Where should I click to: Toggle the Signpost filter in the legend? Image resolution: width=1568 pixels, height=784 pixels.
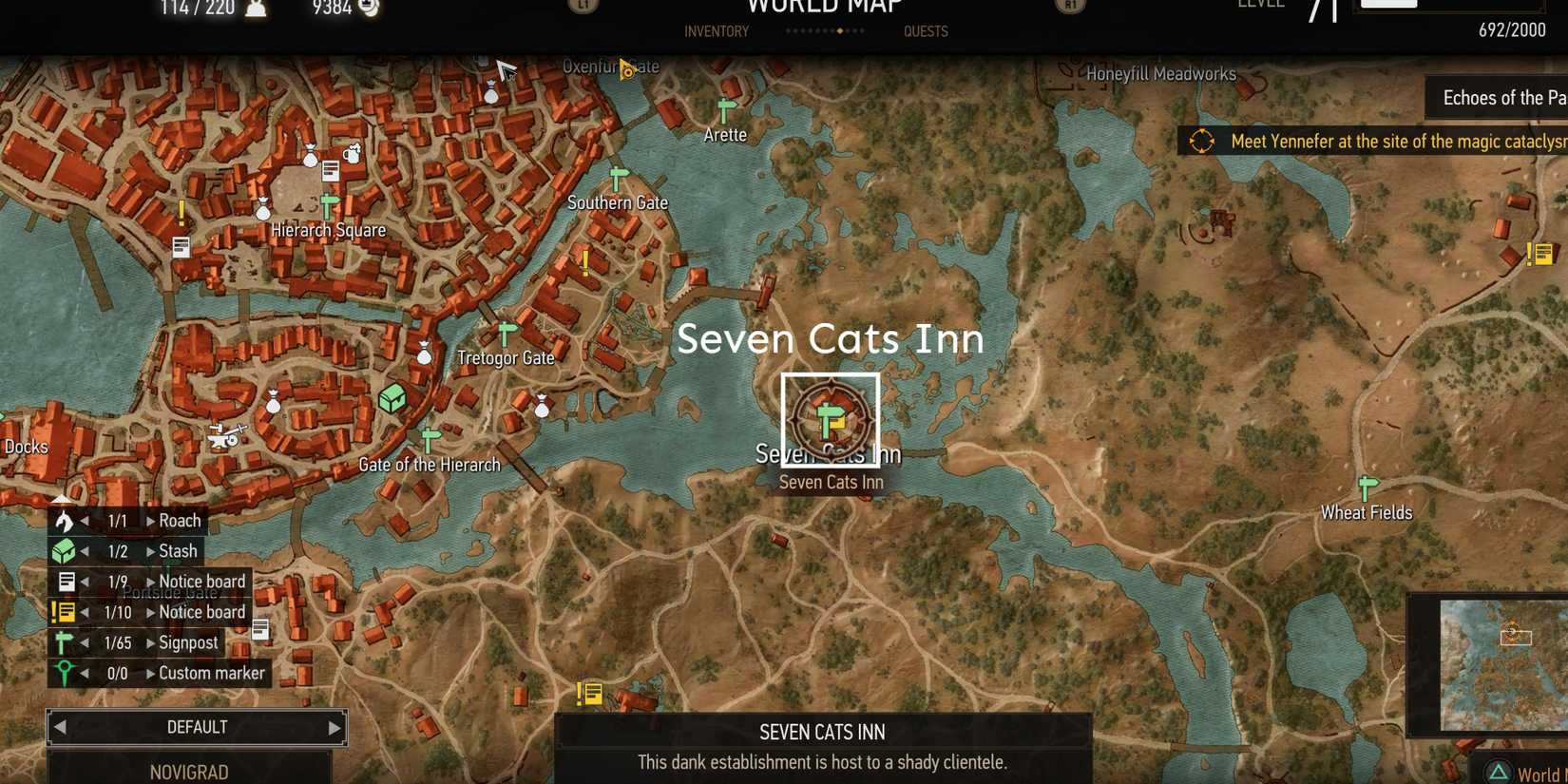[x=65, y=641]
